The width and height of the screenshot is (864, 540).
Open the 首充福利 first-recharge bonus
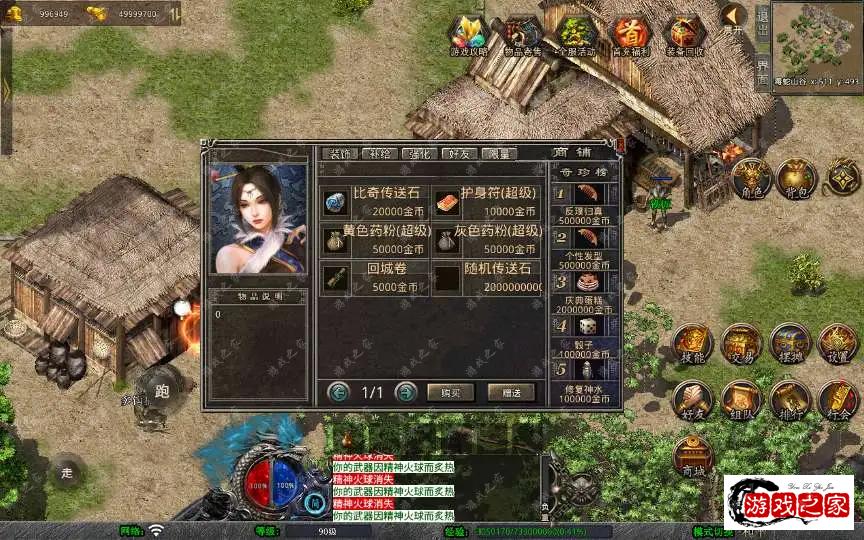pyautogui.click(x=630, y=36)
